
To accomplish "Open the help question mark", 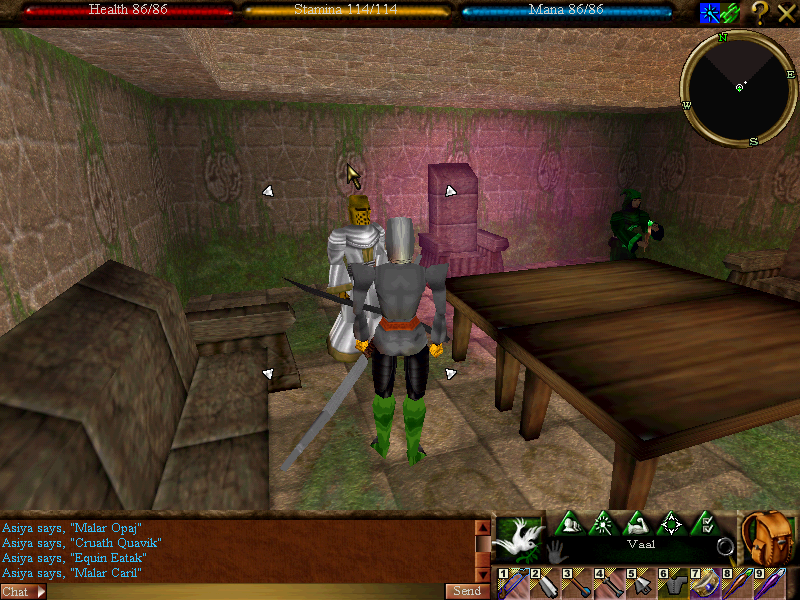I will [760, 13].
